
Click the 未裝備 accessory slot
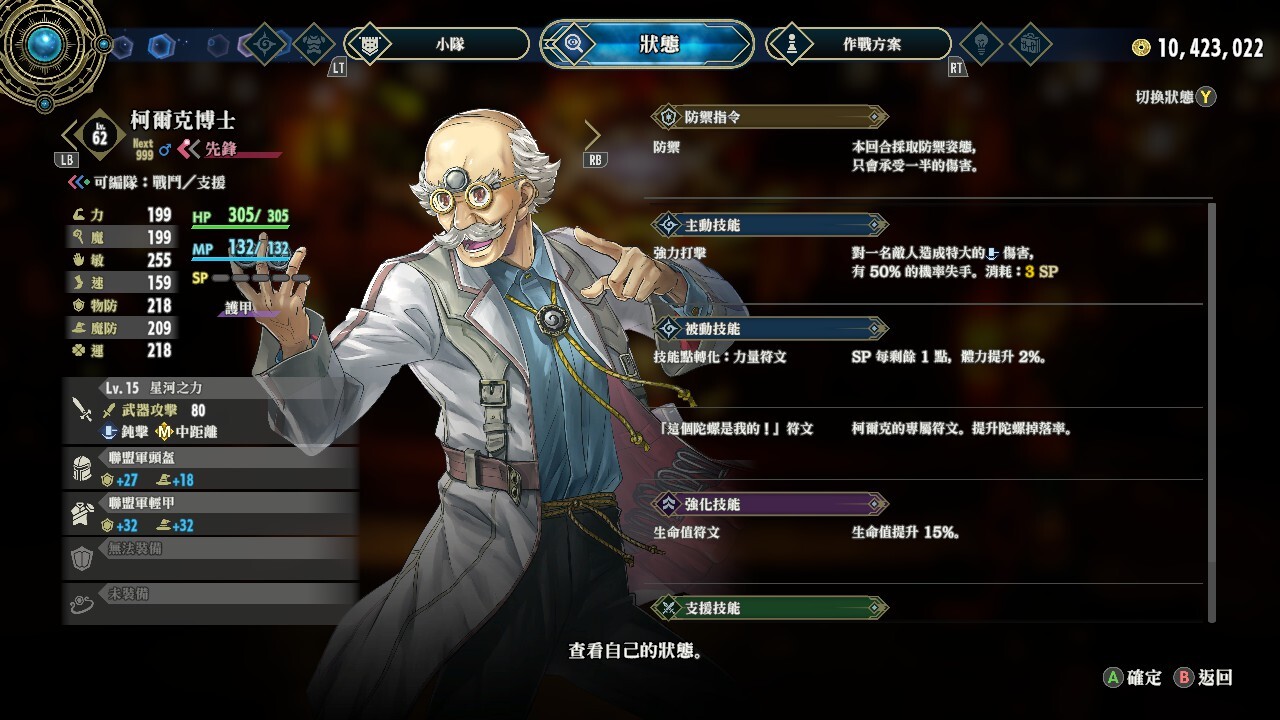(210, 604)
